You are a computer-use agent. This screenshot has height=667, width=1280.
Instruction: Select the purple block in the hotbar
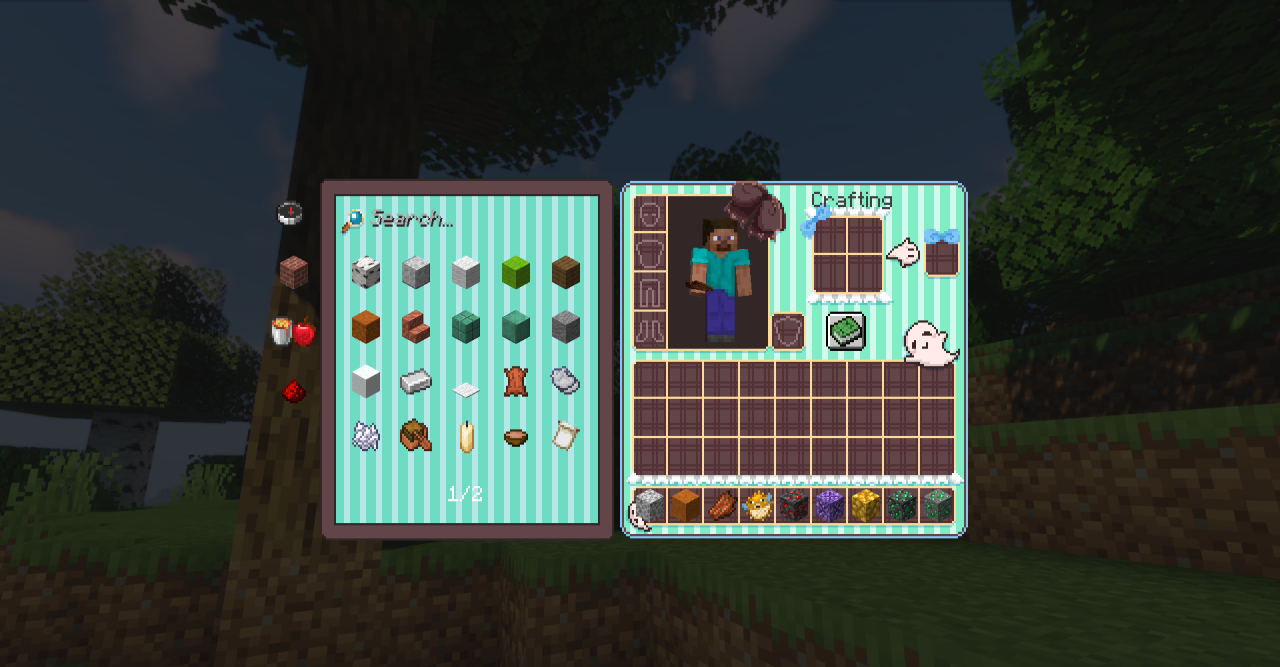click(829, 506)
